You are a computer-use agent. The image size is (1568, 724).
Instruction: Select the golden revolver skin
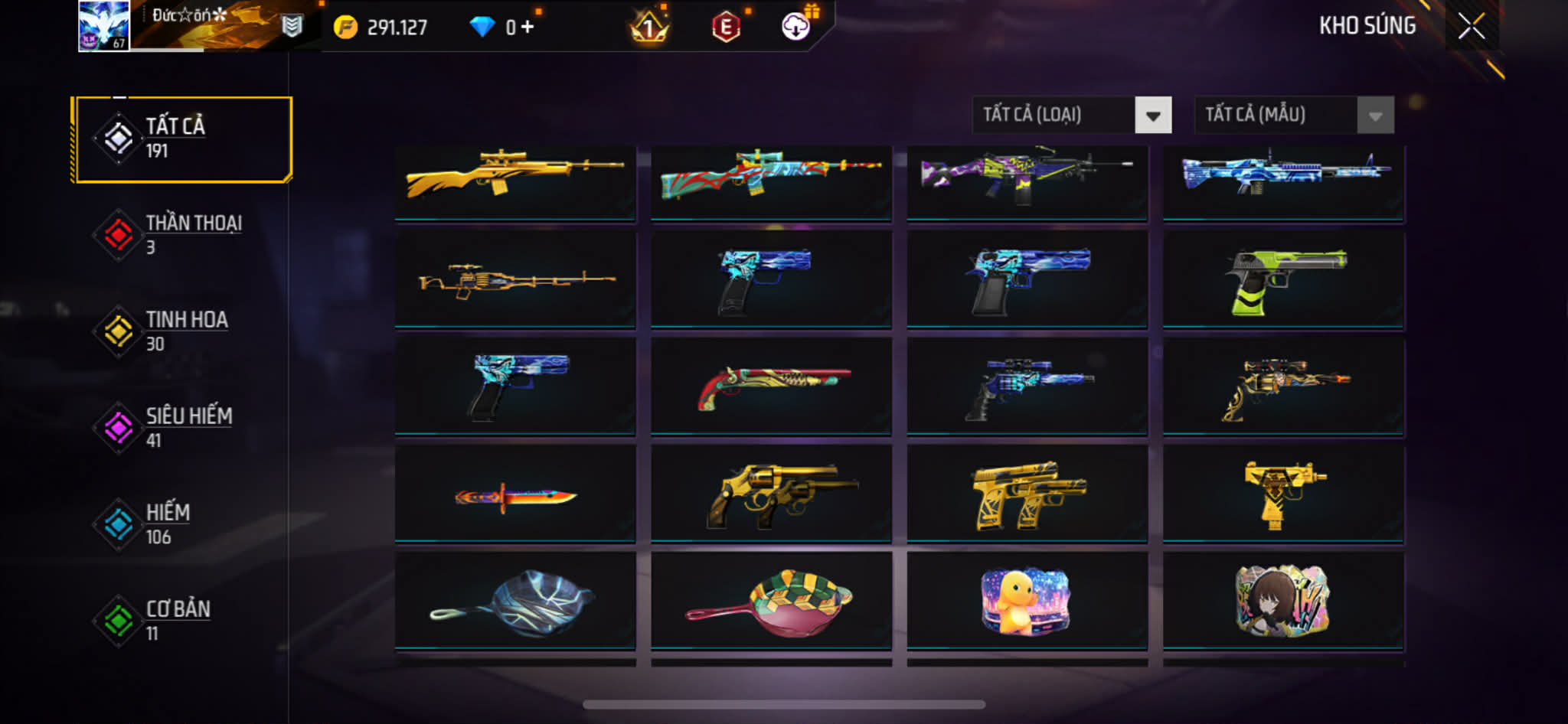click(771, 496)
